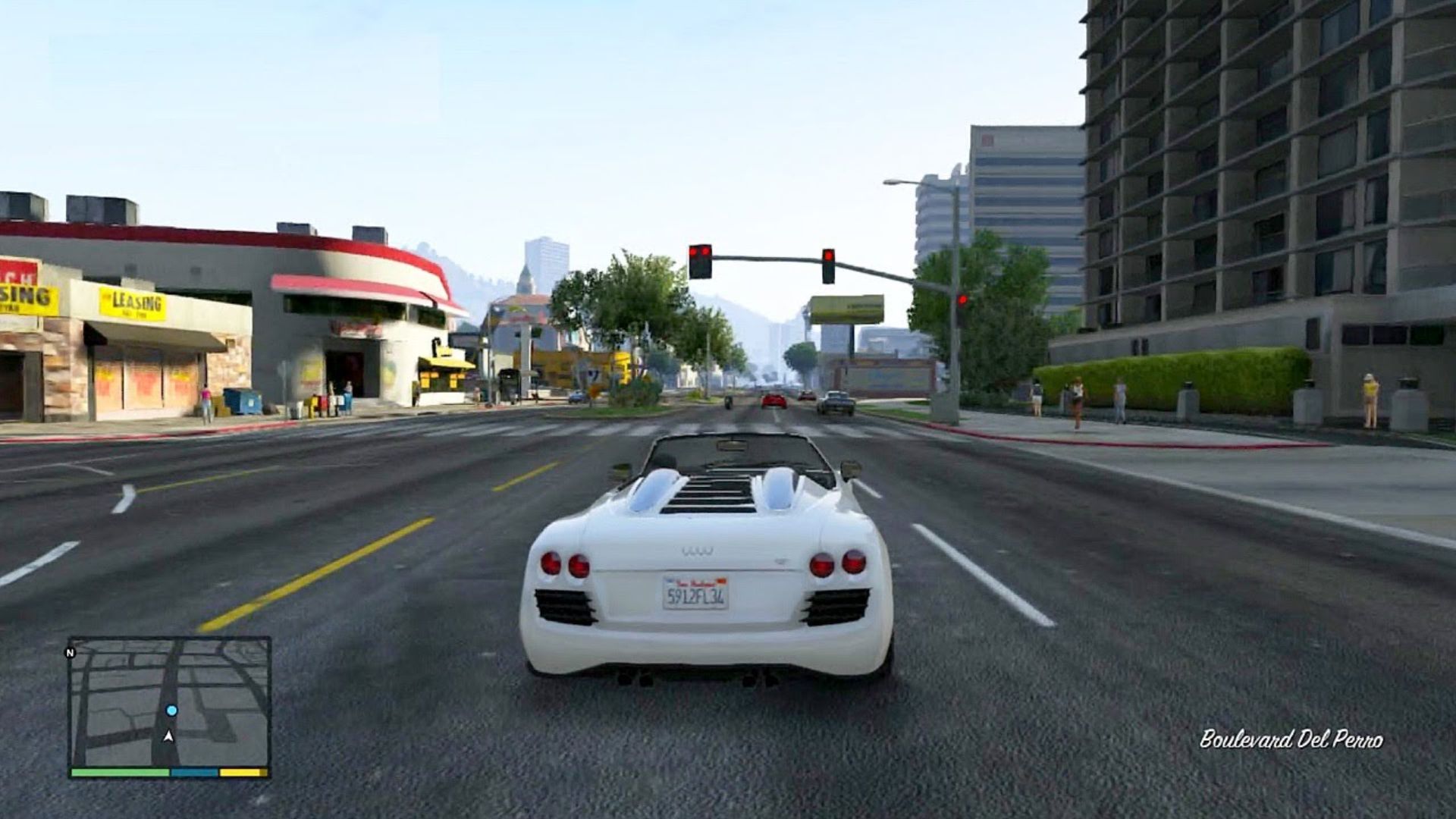Select the white player arrow on the minimap
This screenshot has width=1456, height=819.
tap(168, 737)
